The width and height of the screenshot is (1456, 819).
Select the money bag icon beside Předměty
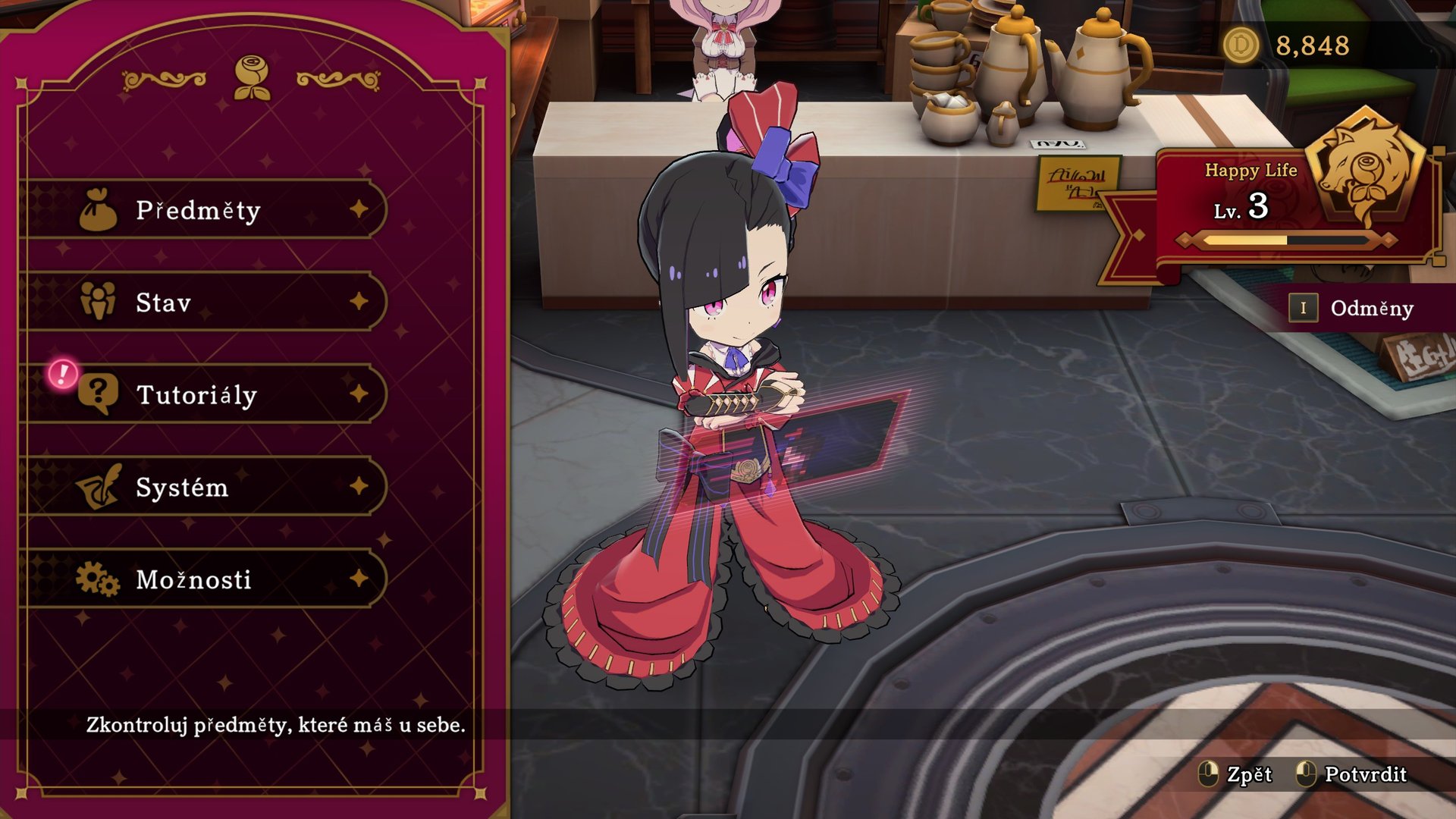pyautogui.click(x=97, y=211)
